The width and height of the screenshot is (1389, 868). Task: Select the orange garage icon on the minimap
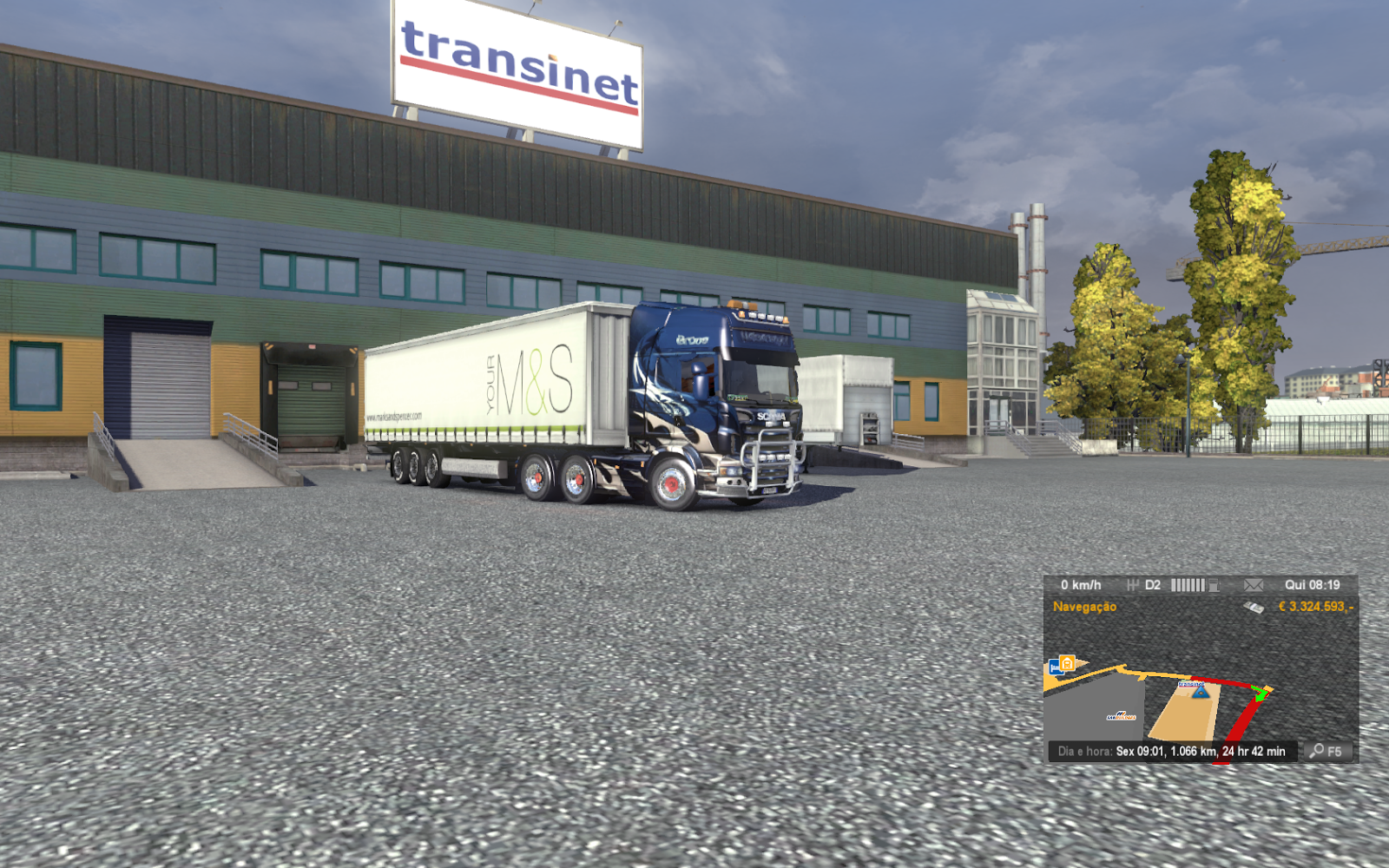coord(1068,664)
